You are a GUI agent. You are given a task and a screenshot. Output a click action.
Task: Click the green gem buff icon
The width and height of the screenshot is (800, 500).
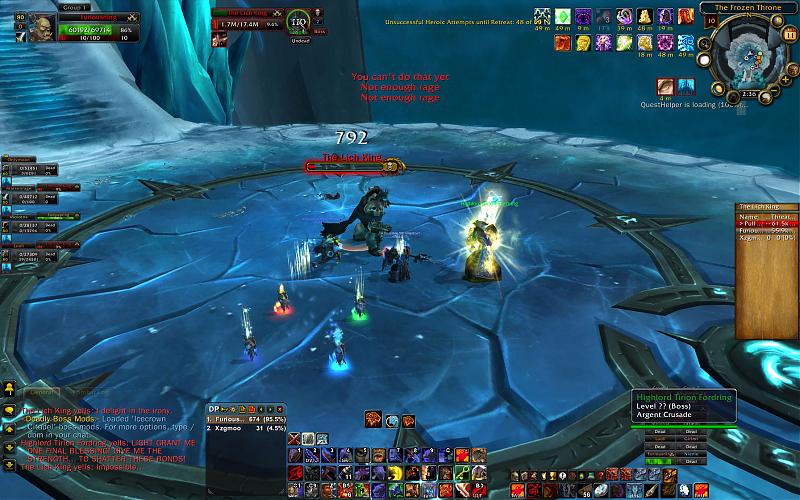(x=562, y=17)
